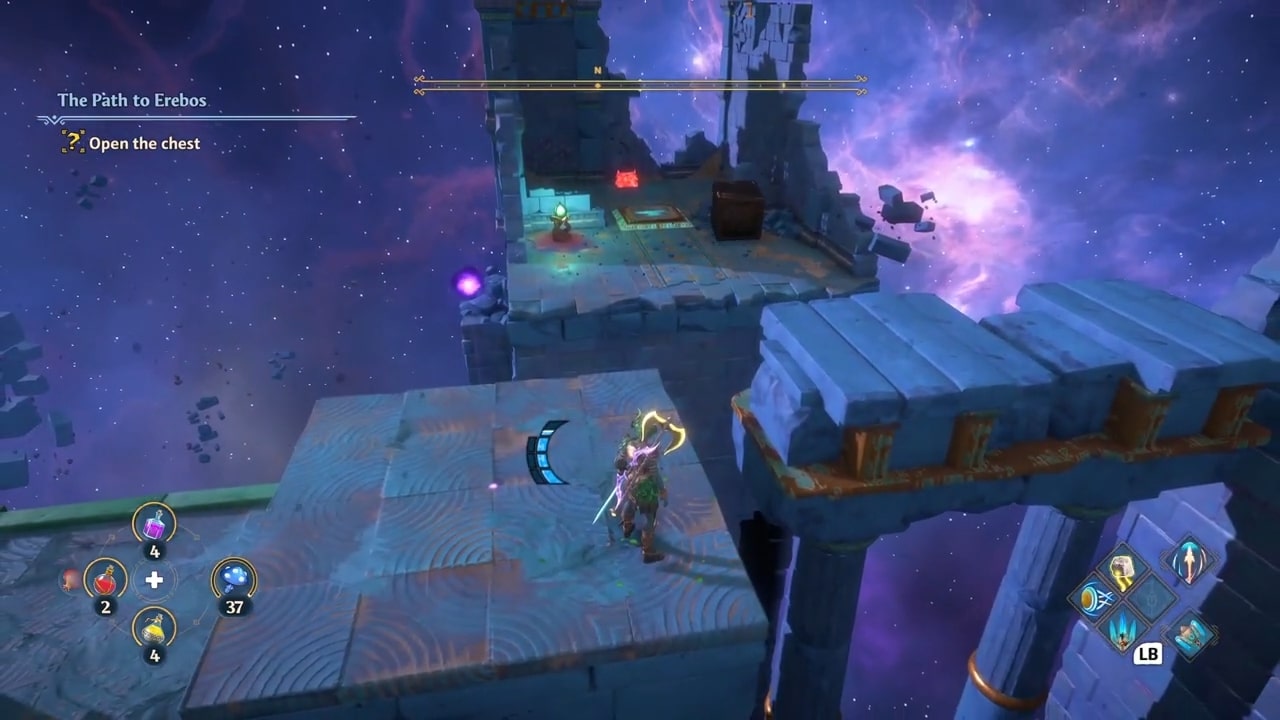This screenshot has width=1280, height=720.
Task: Select the faded pomegranate icon
Action: pos(69,579)
